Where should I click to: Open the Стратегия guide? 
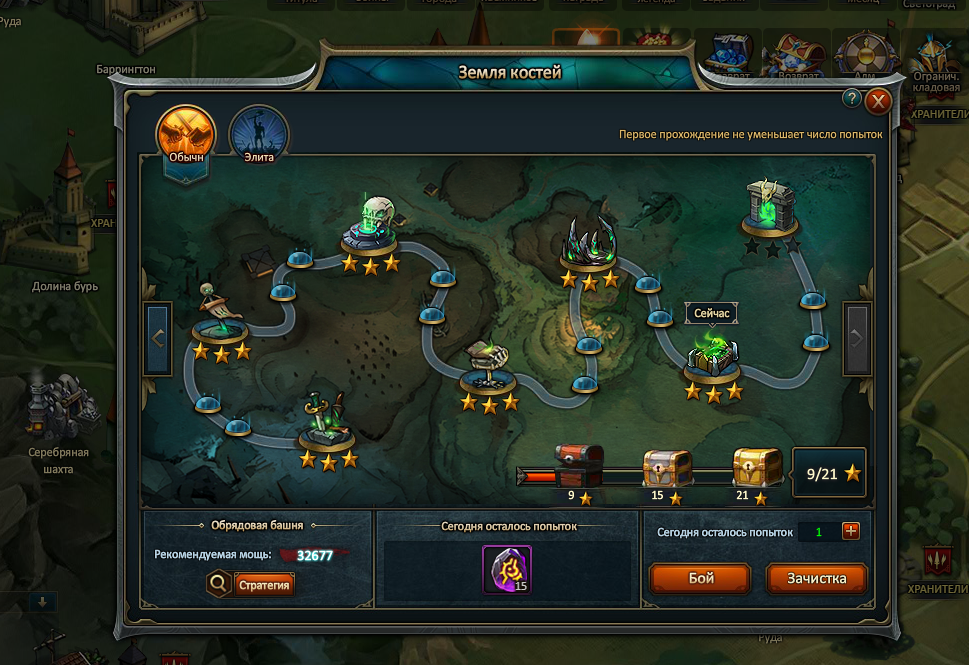pos(264,584)
